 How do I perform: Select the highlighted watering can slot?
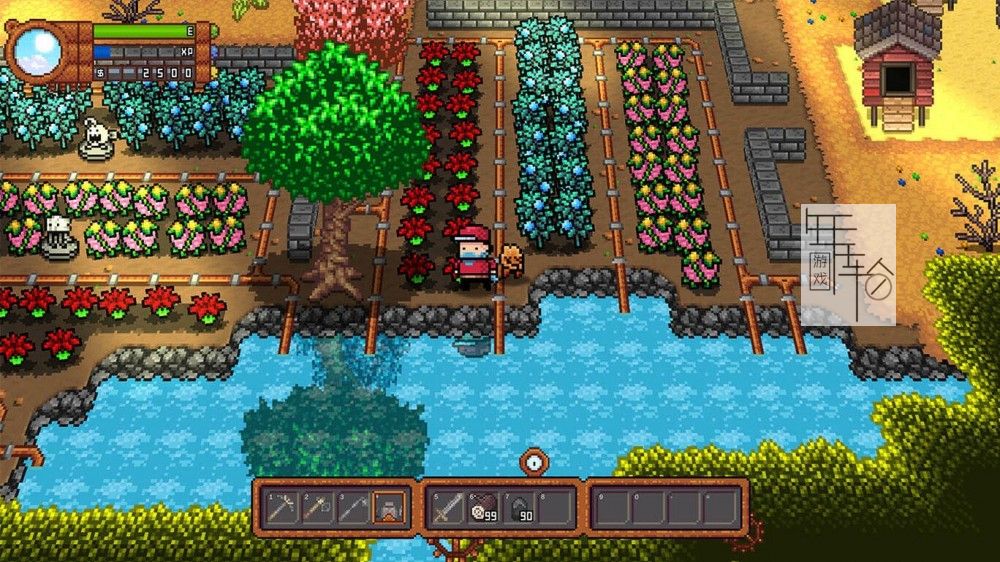point(389,508)
